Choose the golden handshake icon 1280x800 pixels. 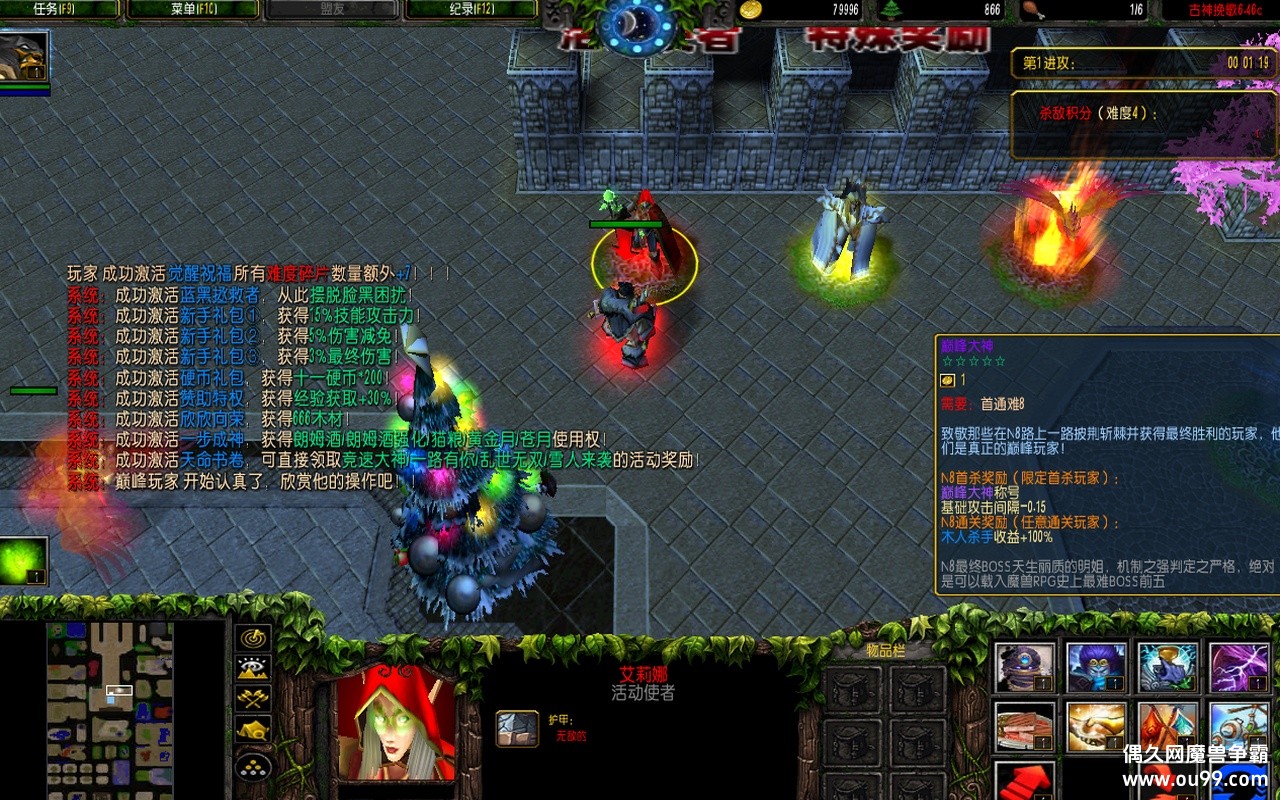[1096, 727]
